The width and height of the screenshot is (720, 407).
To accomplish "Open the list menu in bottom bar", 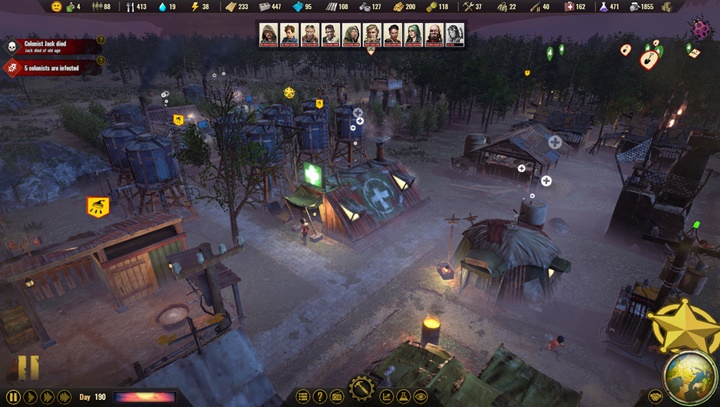I will 303,397.
